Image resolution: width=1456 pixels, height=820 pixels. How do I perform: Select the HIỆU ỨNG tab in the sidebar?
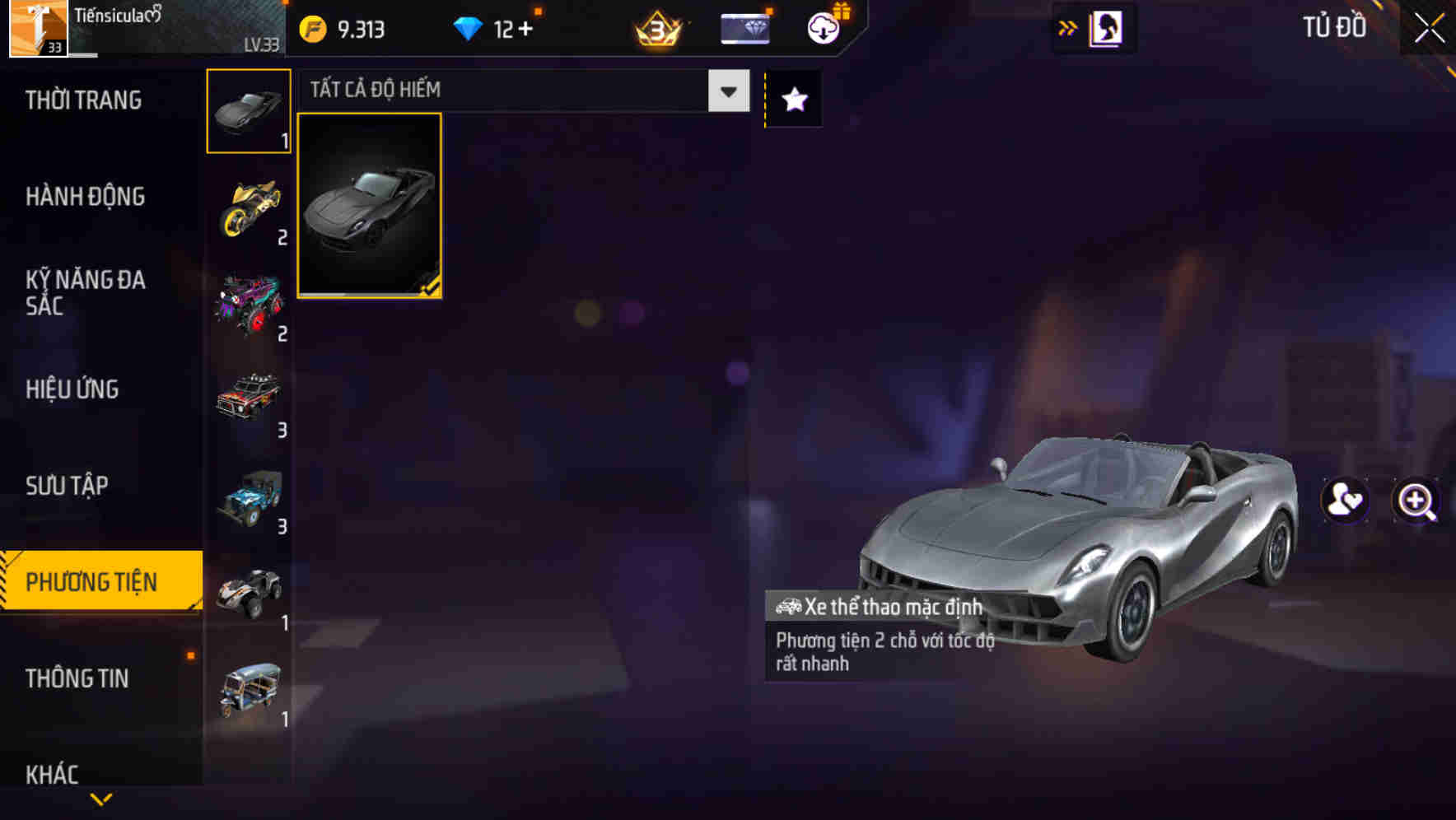(x=72, y=389)
